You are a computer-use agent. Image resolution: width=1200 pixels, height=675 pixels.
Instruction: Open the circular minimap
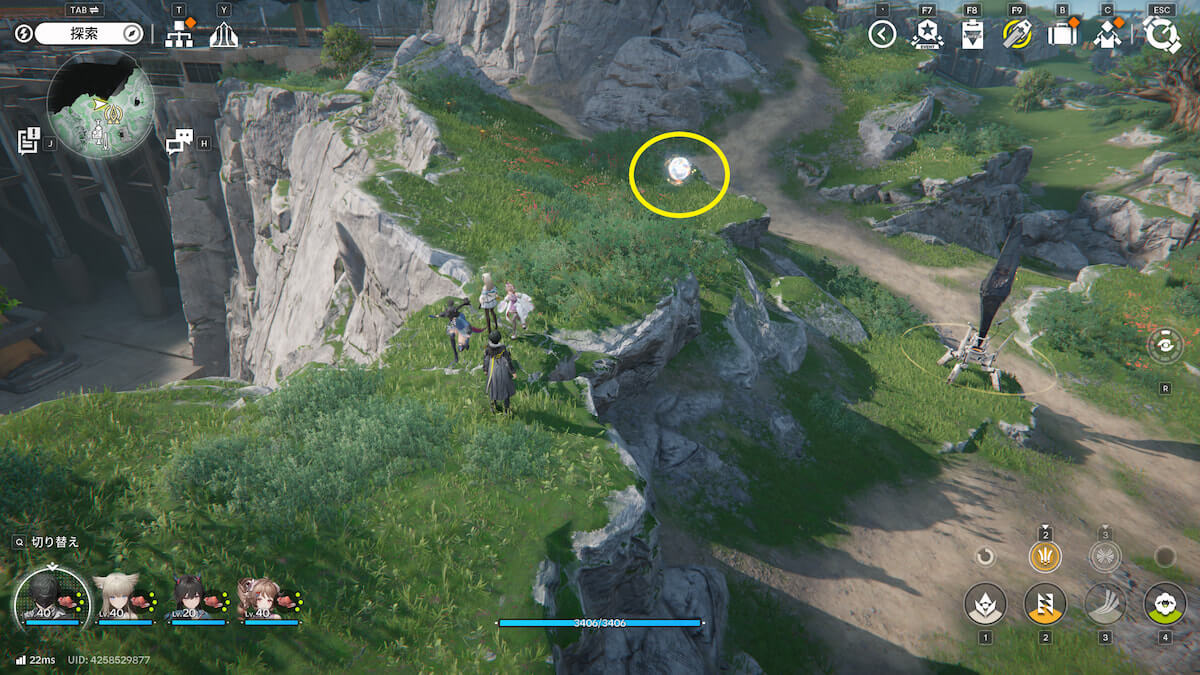point(100,105)
